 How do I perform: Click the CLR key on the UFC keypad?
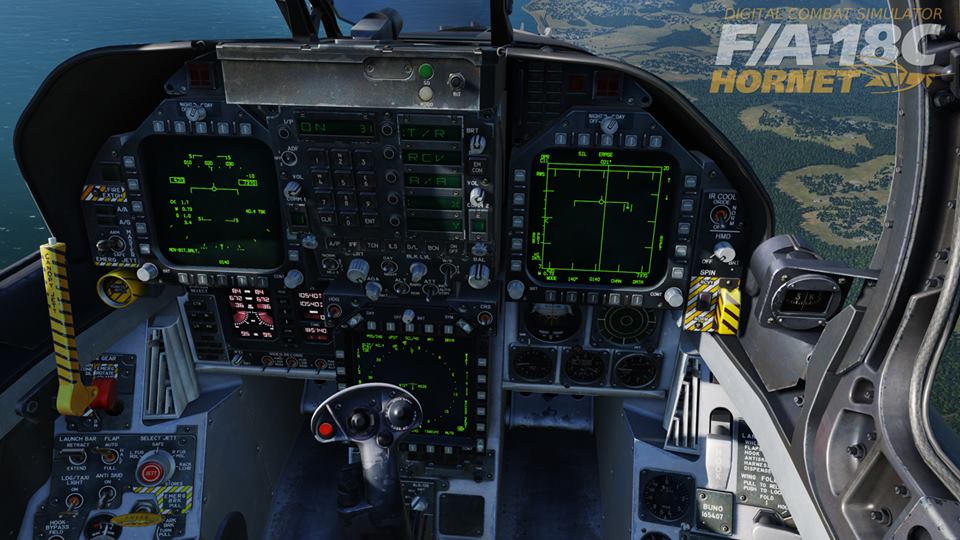point(326,218)
